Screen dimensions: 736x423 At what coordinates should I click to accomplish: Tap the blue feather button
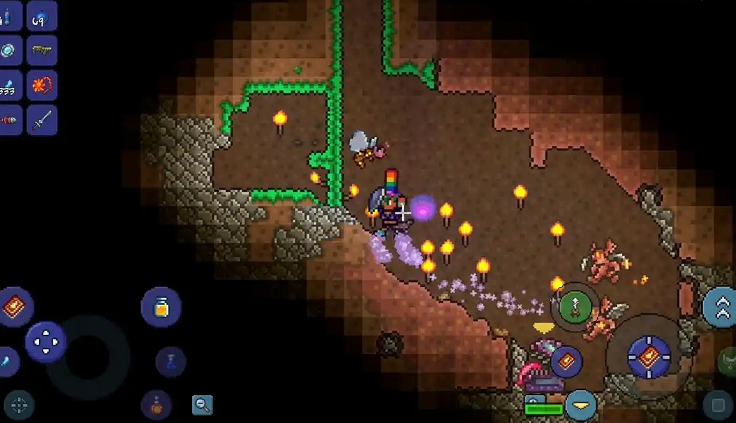(6, 360)
